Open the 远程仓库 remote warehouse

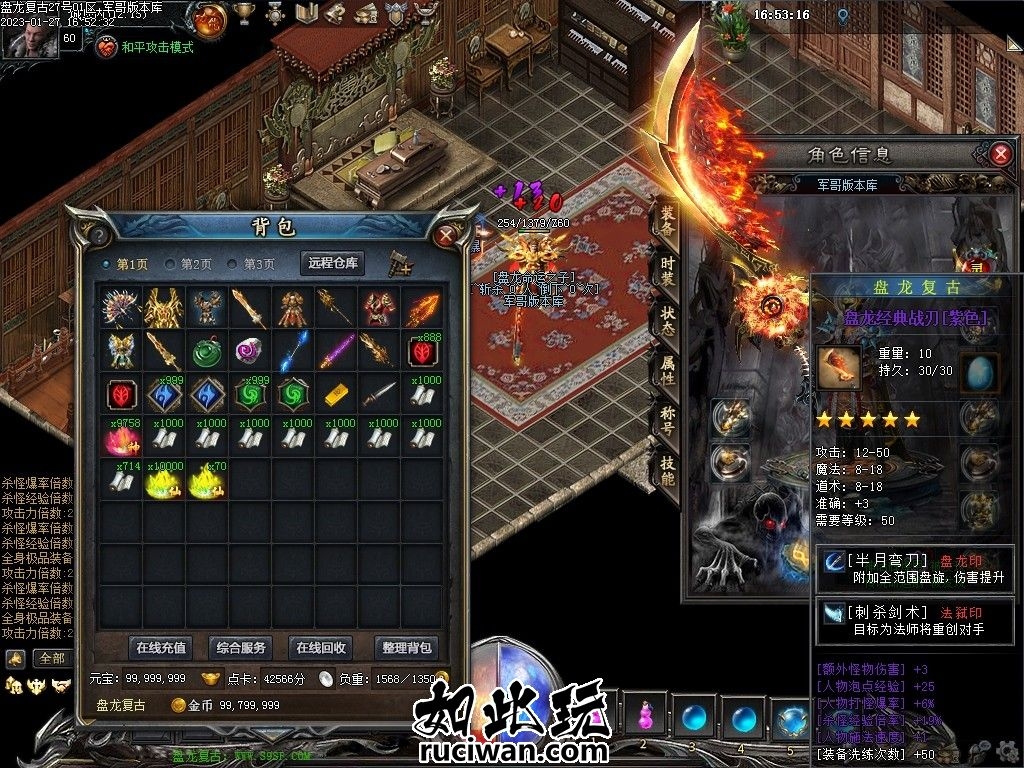tap(334, 263)
